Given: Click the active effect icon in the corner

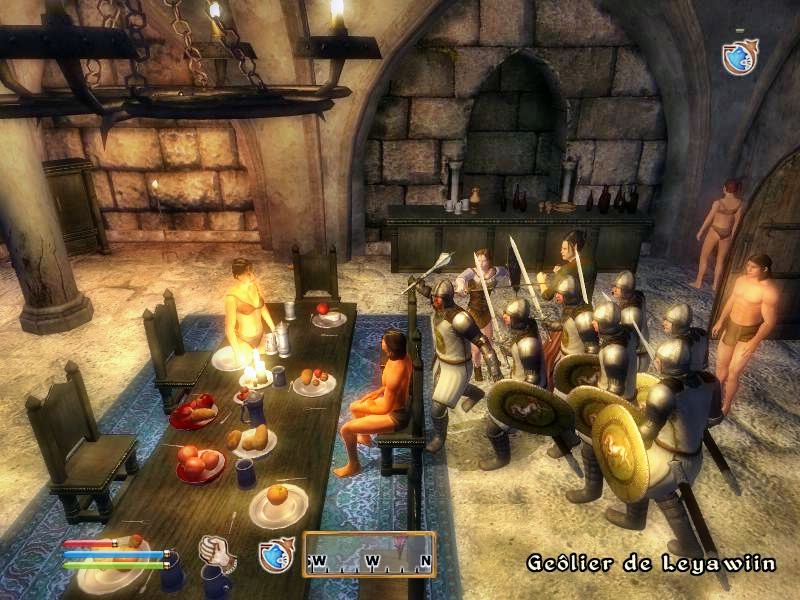Looking at the screenshot, I should point(738,56).
